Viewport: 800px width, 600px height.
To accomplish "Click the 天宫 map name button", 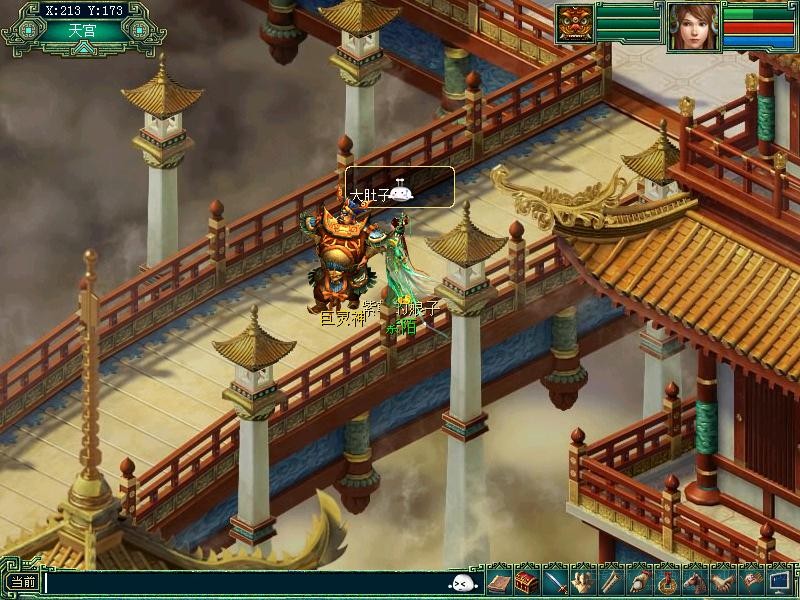I will (x=83, y=30).
